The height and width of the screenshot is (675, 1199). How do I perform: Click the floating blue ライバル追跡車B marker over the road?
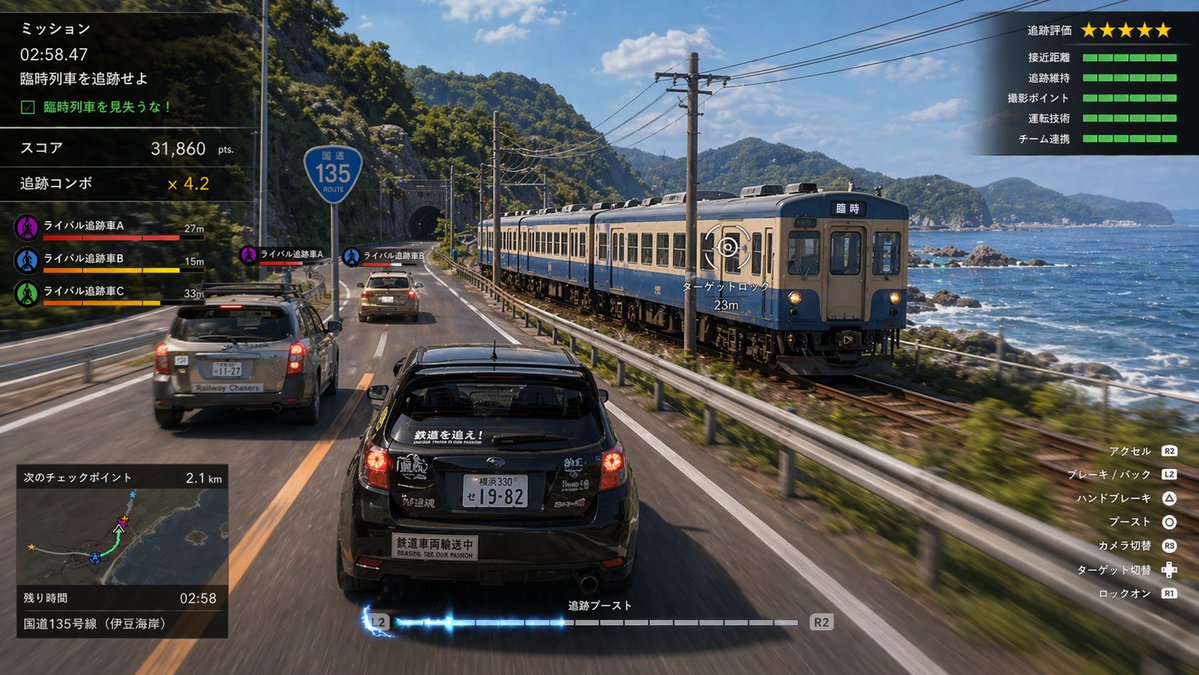point(351,256)
